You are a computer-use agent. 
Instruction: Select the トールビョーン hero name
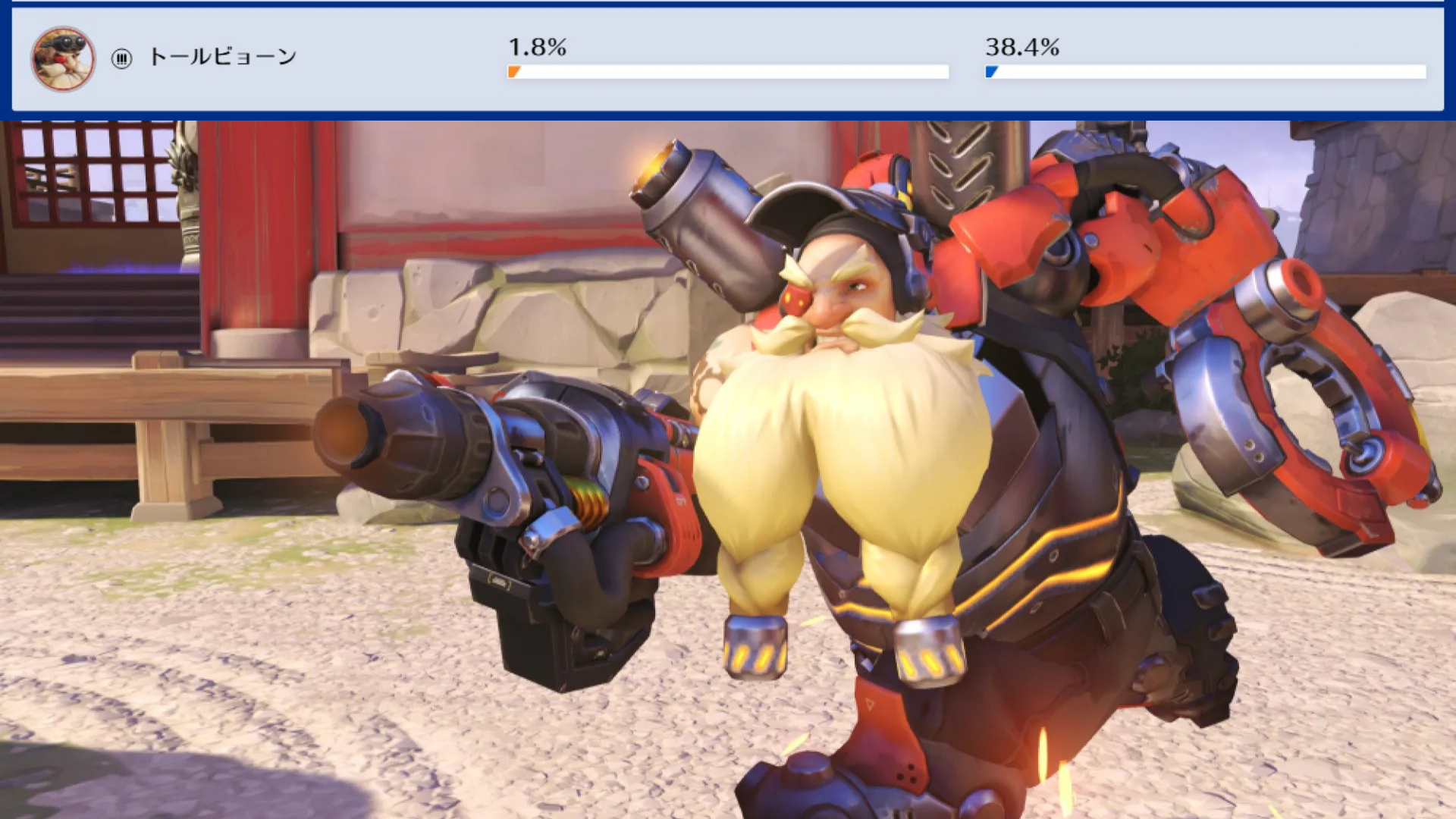(x=222, y=57)
